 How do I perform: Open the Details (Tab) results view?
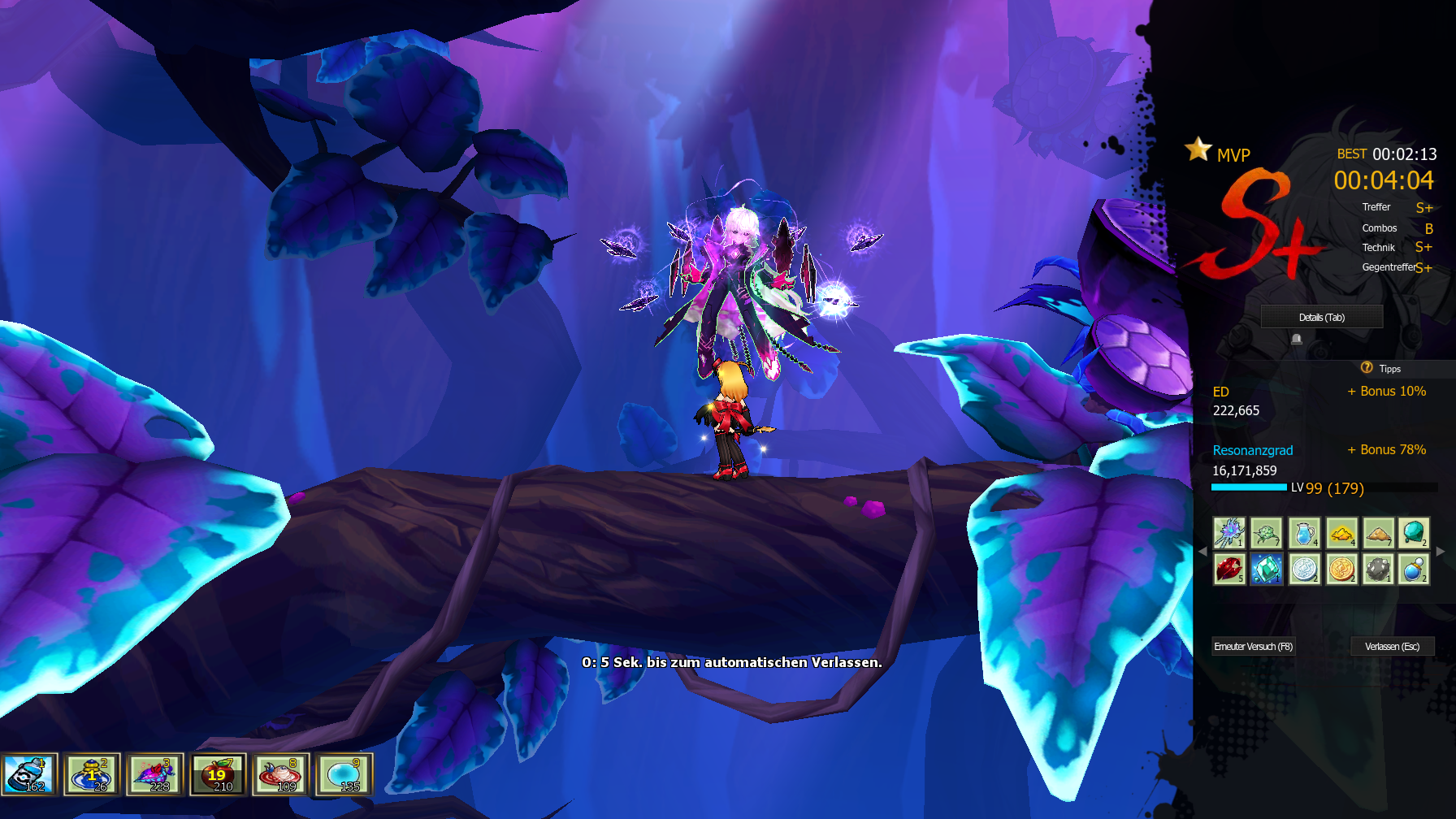(1321, 317)
